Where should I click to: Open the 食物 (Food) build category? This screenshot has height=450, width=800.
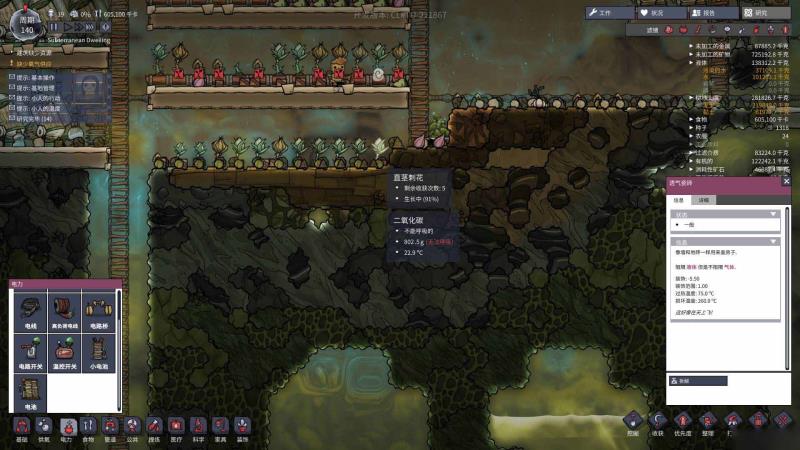[x=88, y=429]
